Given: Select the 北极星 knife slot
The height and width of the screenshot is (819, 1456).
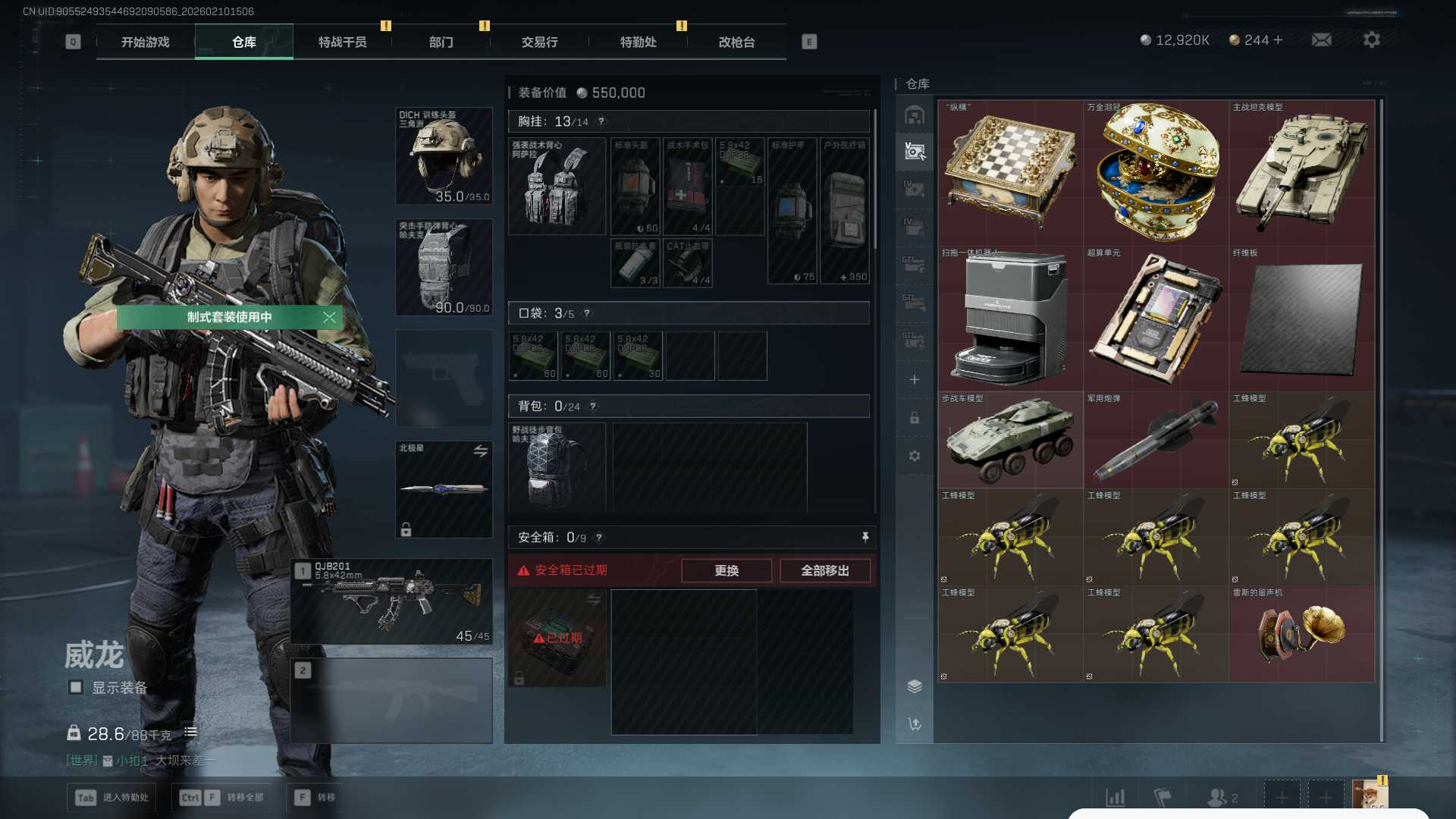Looking at the screenshot, I should 444,489.
